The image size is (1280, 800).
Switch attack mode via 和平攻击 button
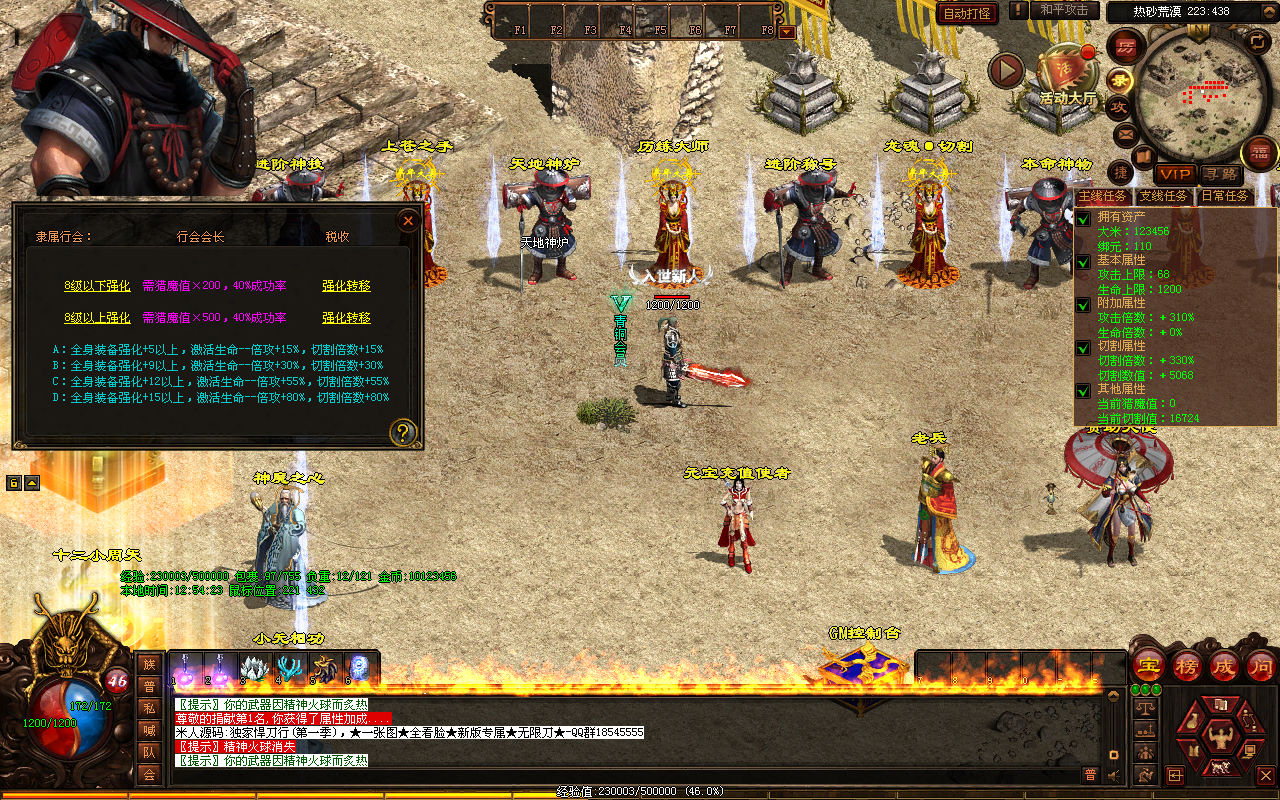click(x=1063, y=10)
